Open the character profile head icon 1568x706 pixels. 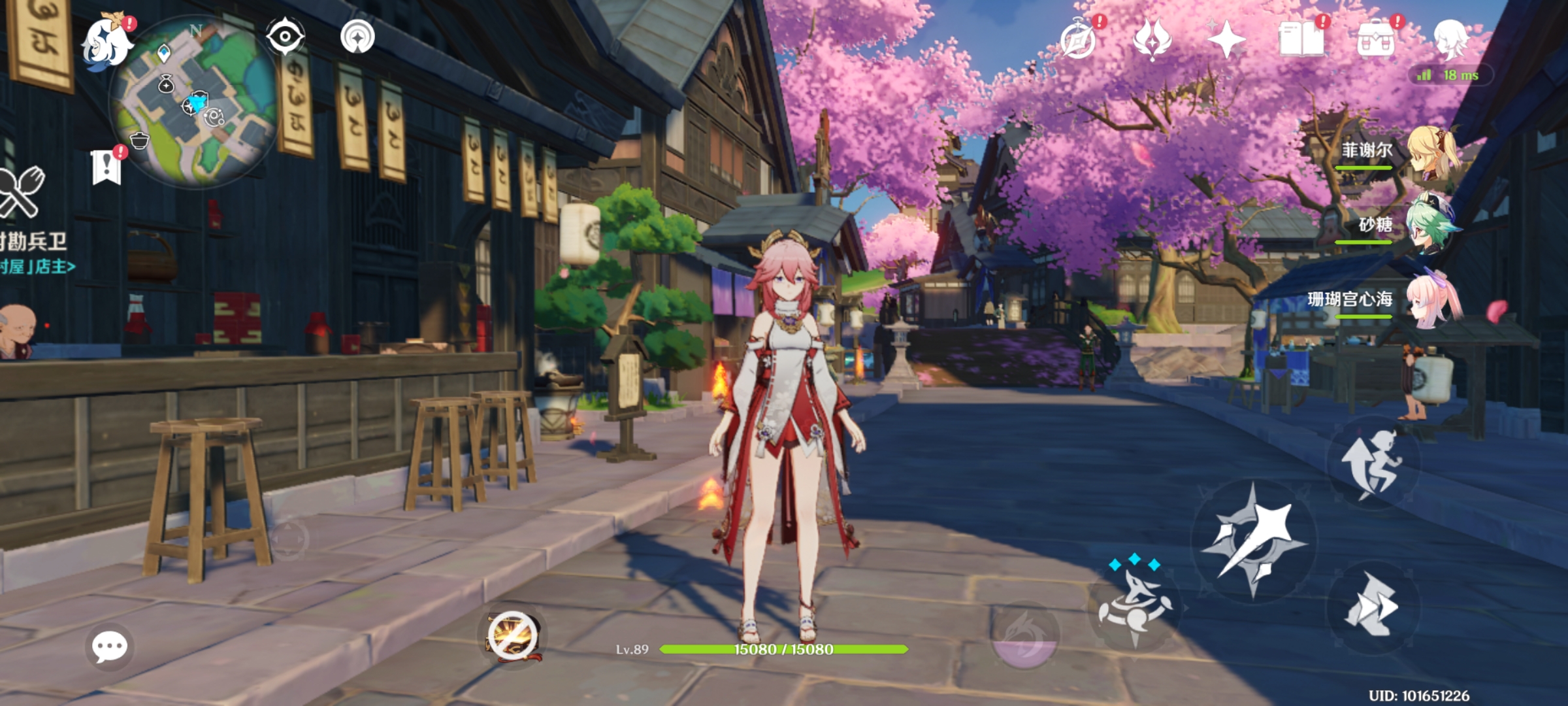[x=1450, y=38]
